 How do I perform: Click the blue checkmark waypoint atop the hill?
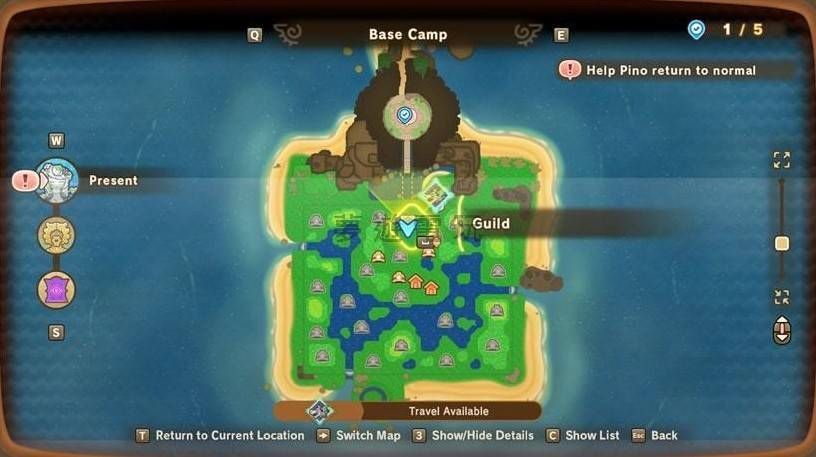coord(404,116)
